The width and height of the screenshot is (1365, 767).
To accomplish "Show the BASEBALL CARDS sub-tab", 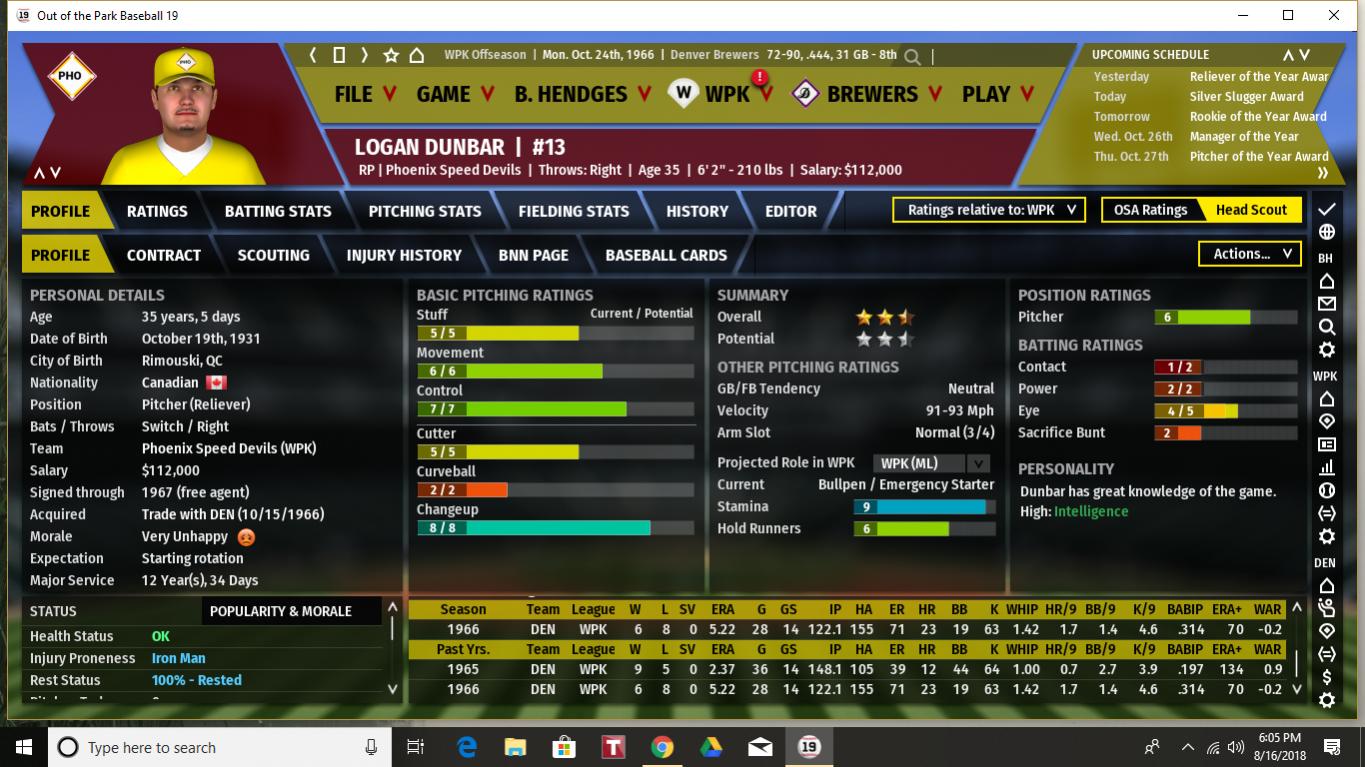I will (666, 255).
